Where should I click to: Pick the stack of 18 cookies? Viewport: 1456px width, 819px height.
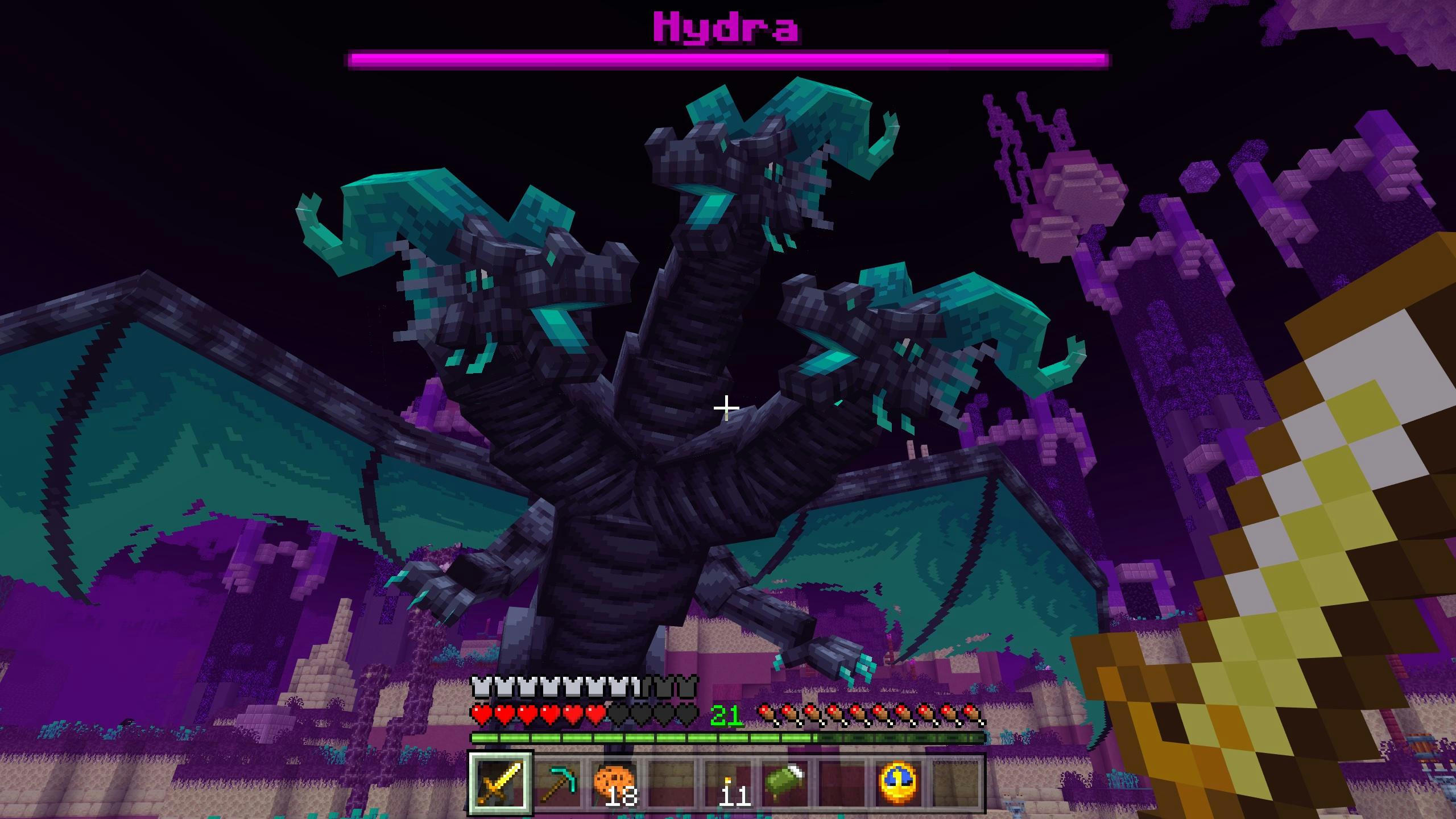(614, 783)
